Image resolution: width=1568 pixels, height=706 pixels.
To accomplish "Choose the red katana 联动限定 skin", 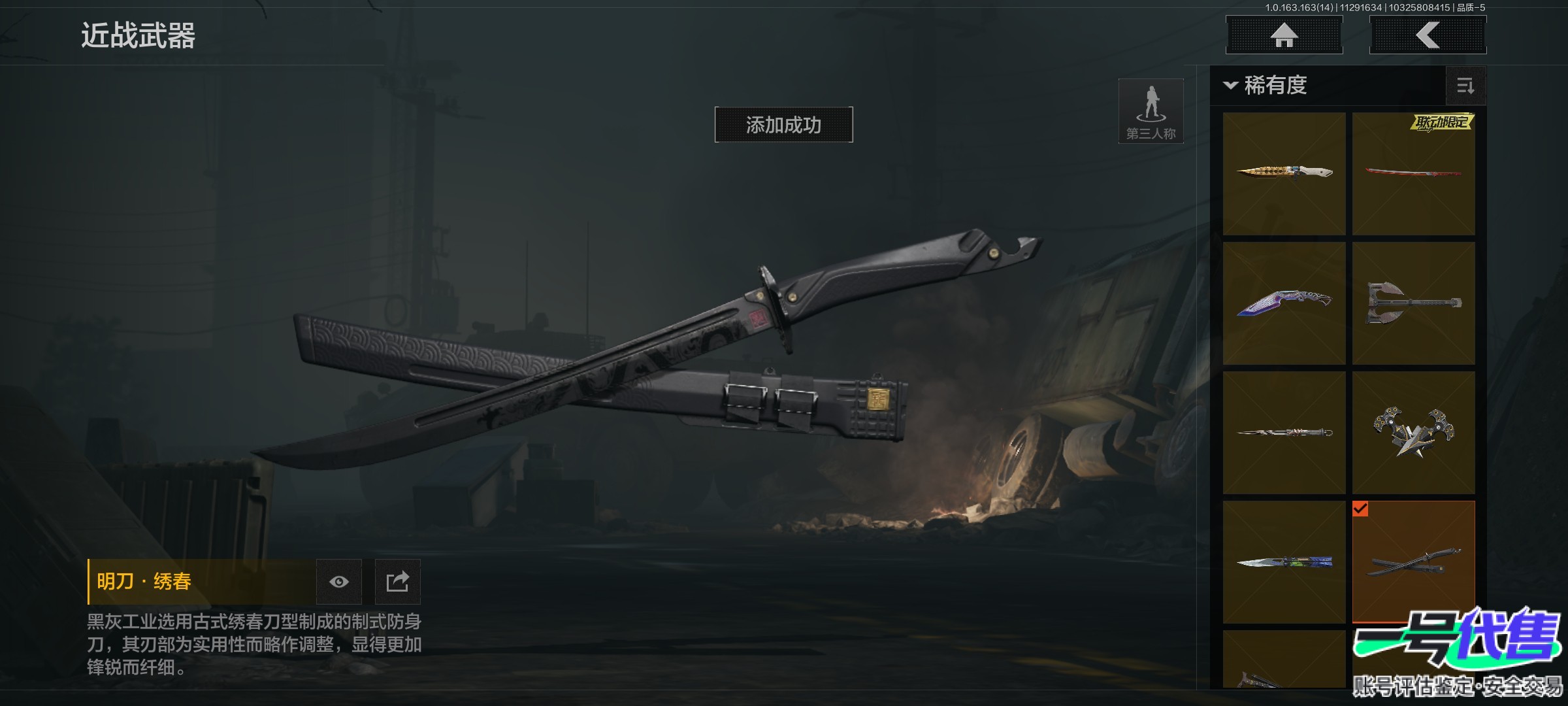I will click(x=1413, y=173).
